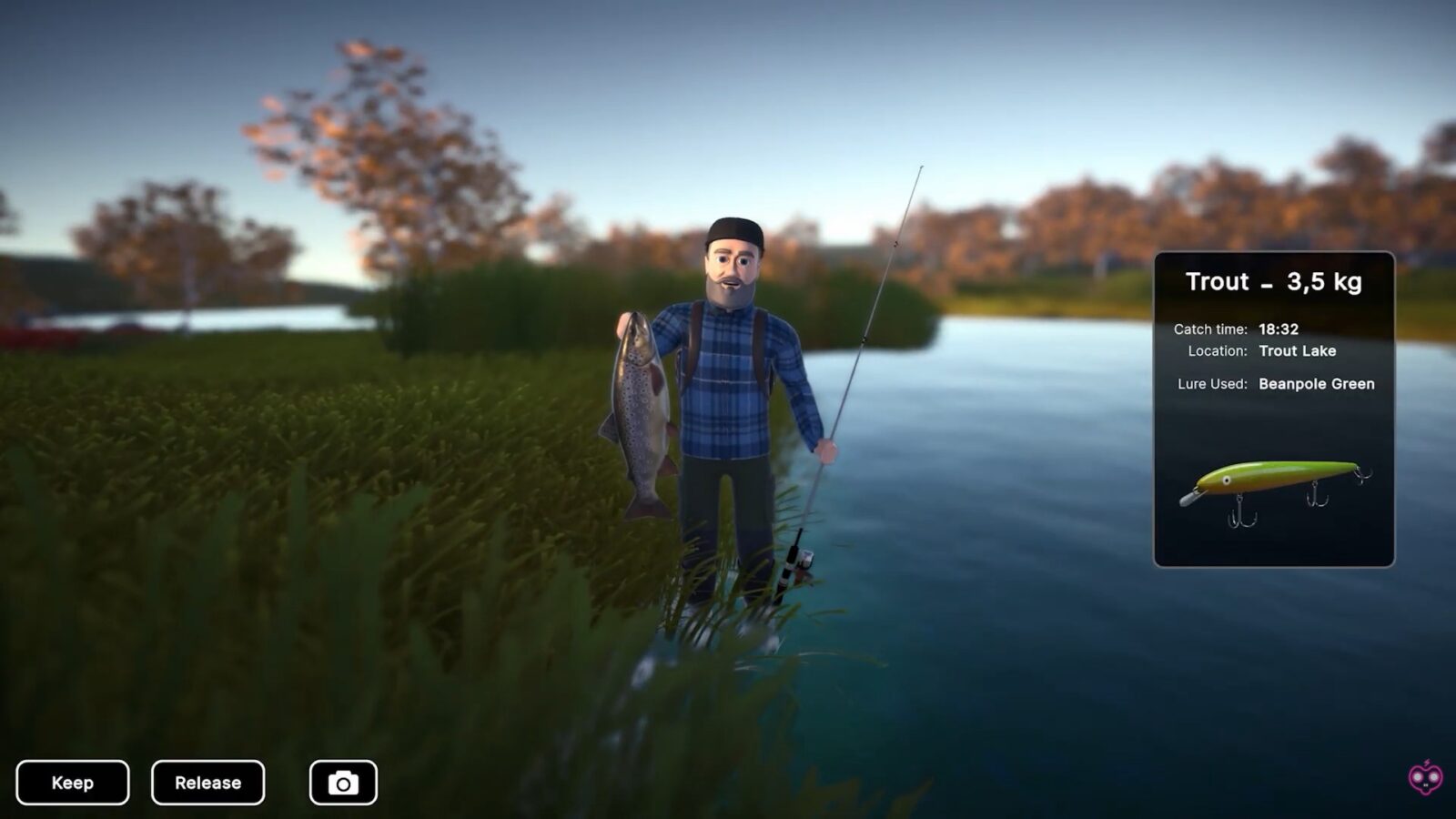Click the dash between Trout and weight
1456x819 pixels.
coord(1265,285)
